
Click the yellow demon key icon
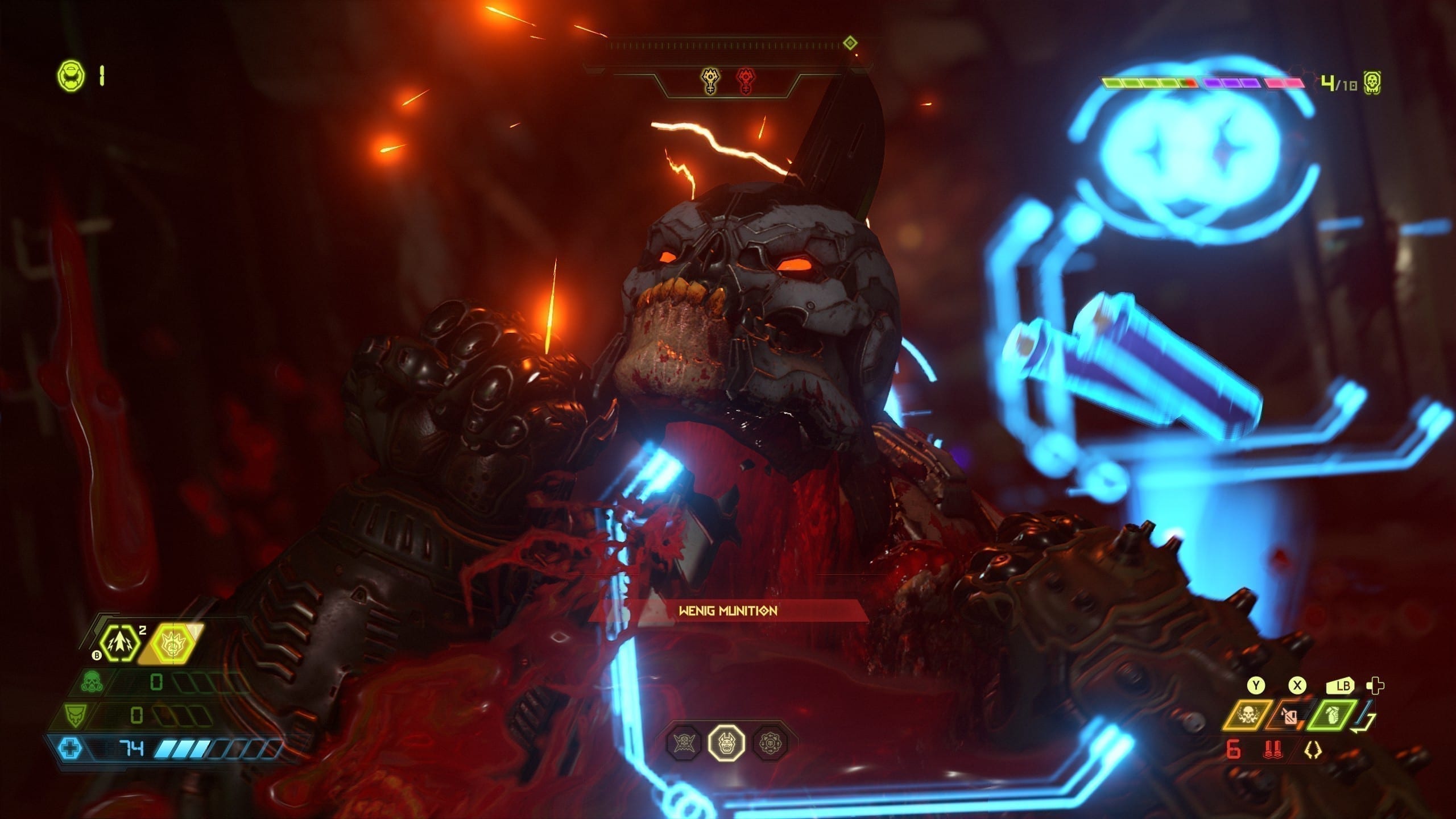709,81
